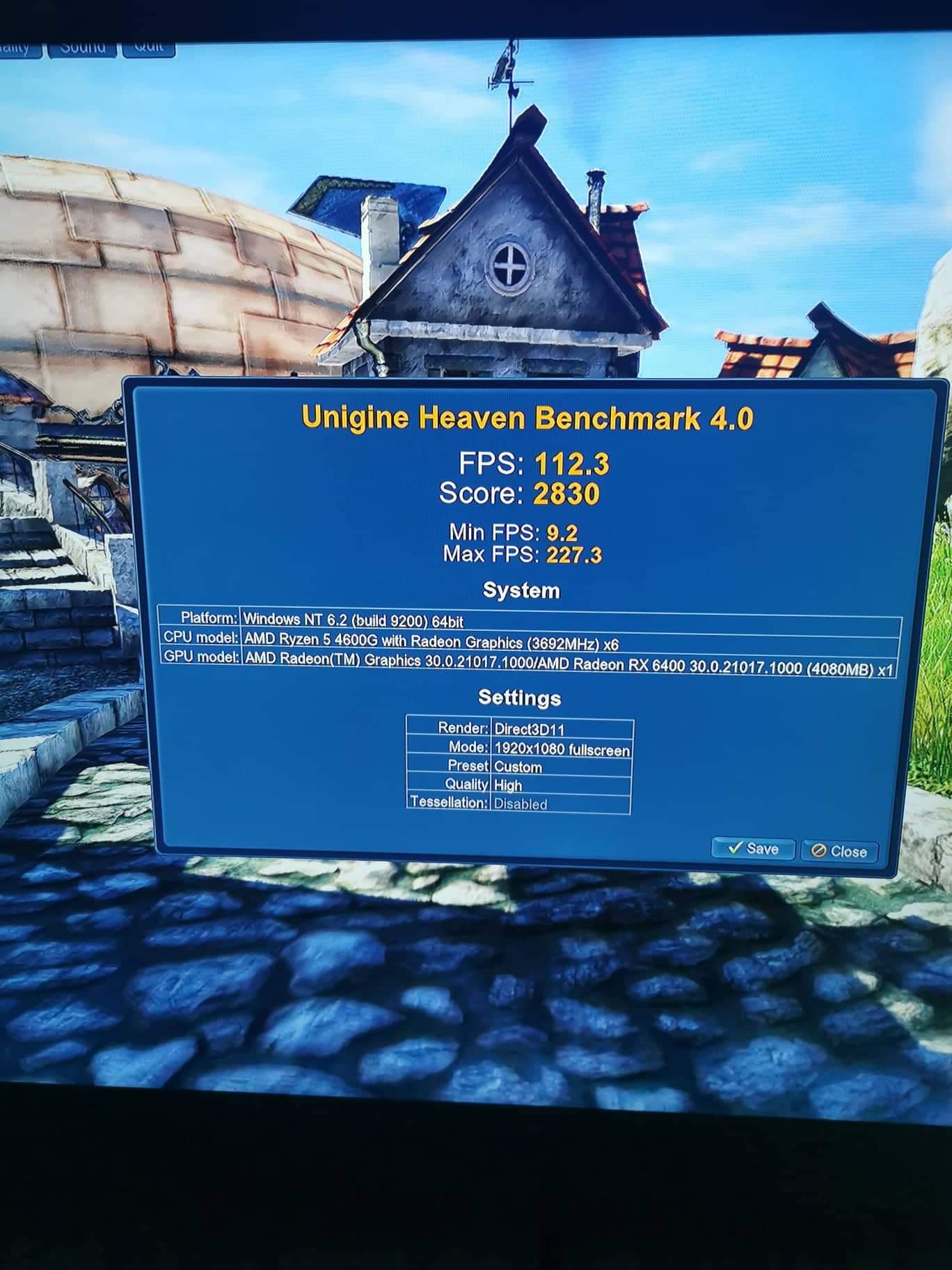Open the Sound settings panel
This screenshot has width=952, height=1270.
pos(84,47)
